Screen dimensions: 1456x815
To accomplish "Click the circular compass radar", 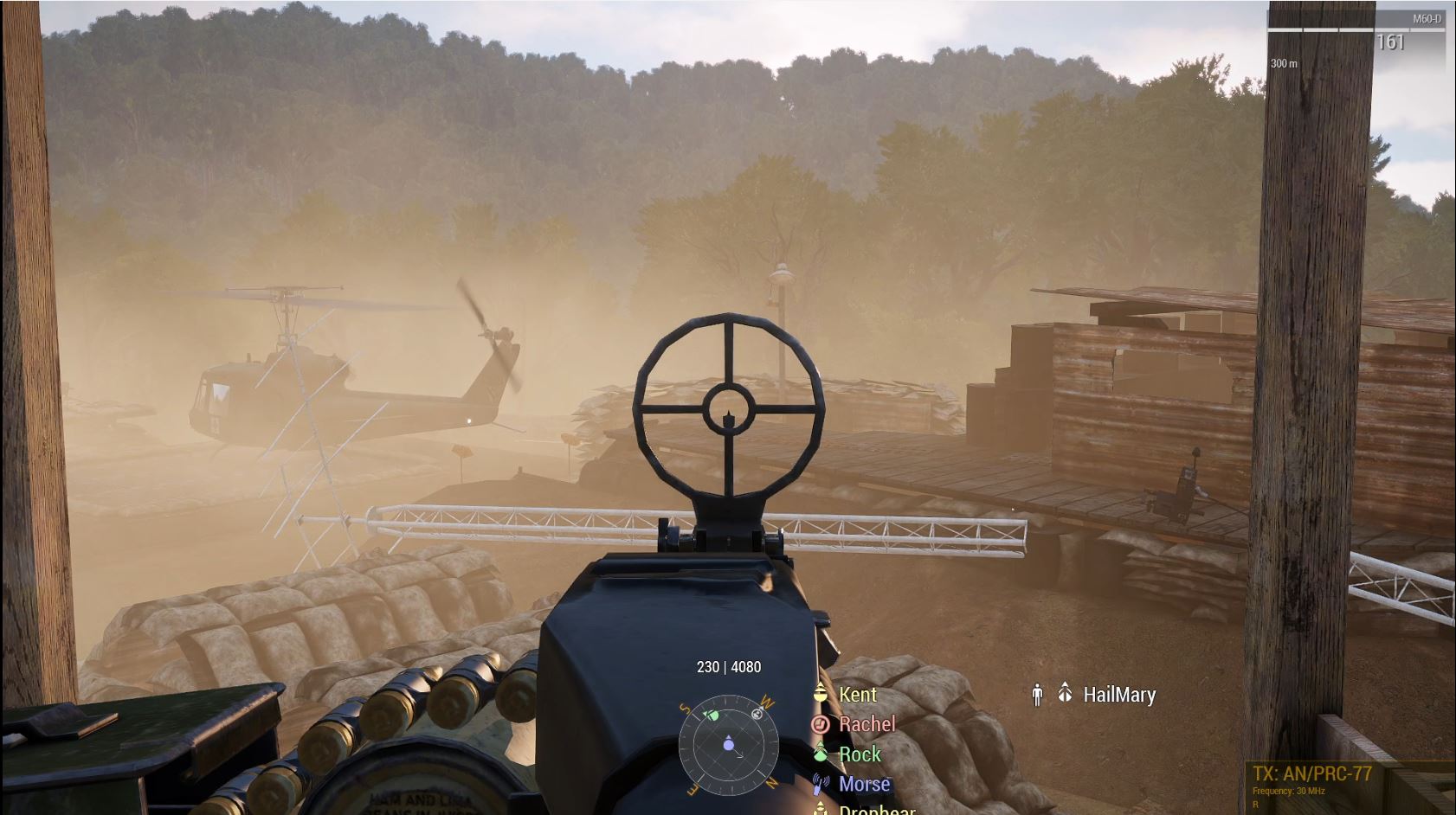I will pyautogui.click(x=729, y=745).
